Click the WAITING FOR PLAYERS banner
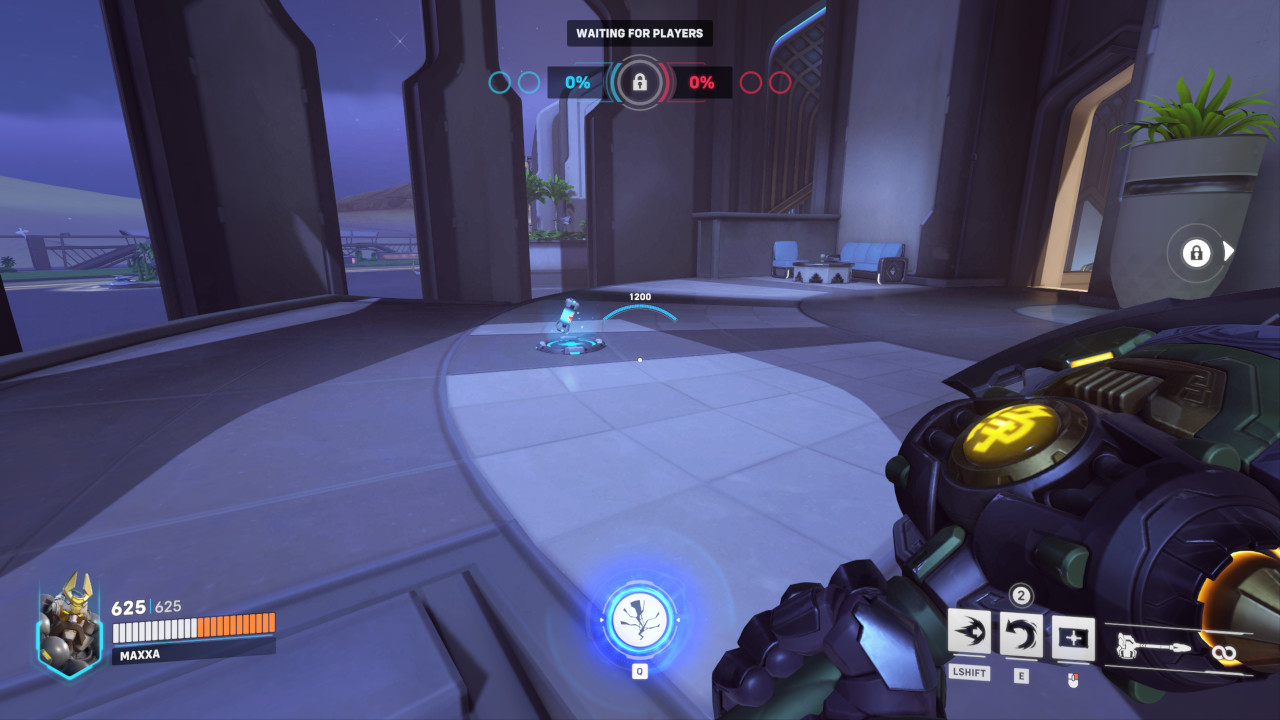 (639, 33)
